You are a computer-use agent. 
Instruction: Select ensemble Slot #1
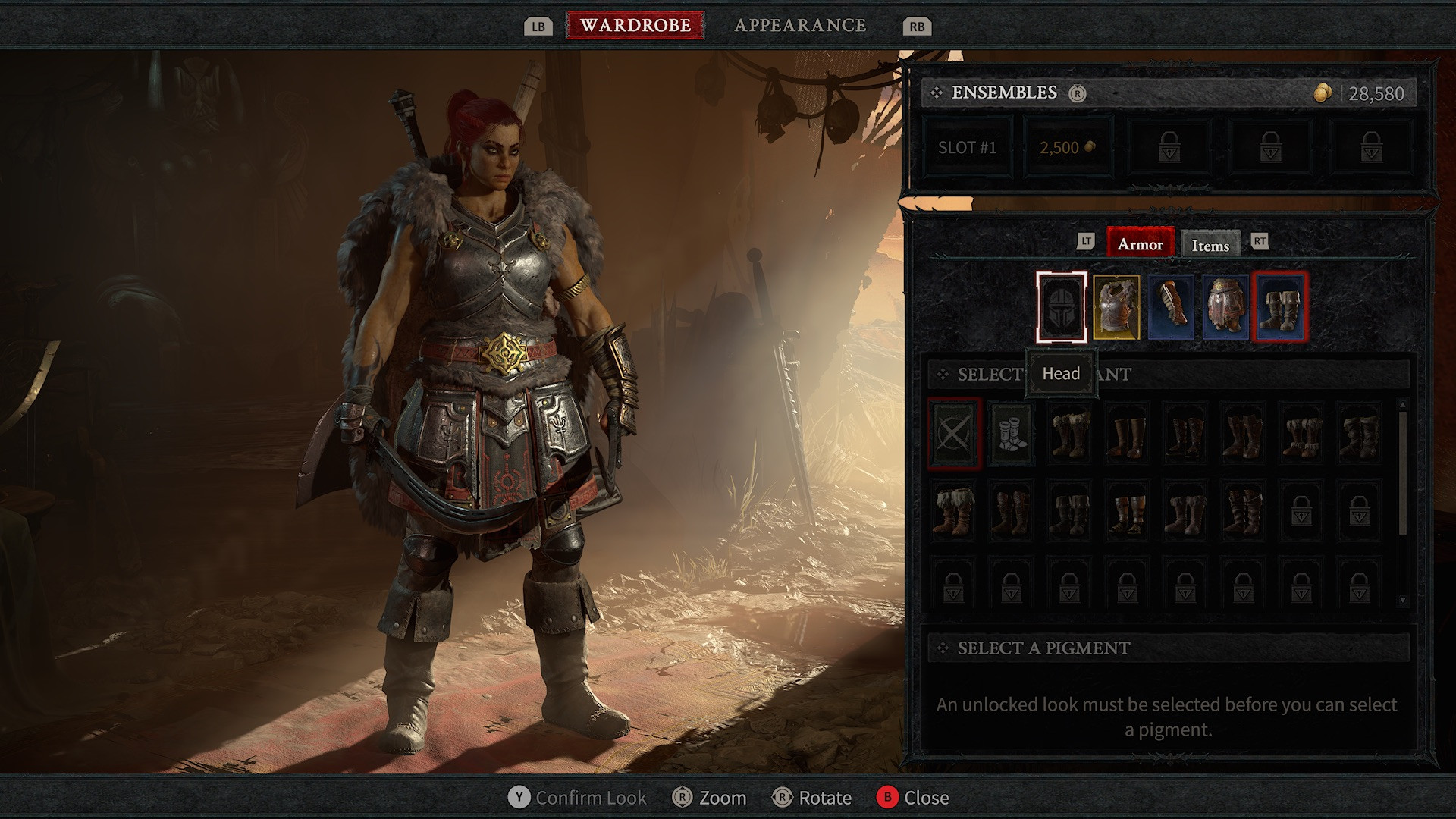(x=967, y=148)
